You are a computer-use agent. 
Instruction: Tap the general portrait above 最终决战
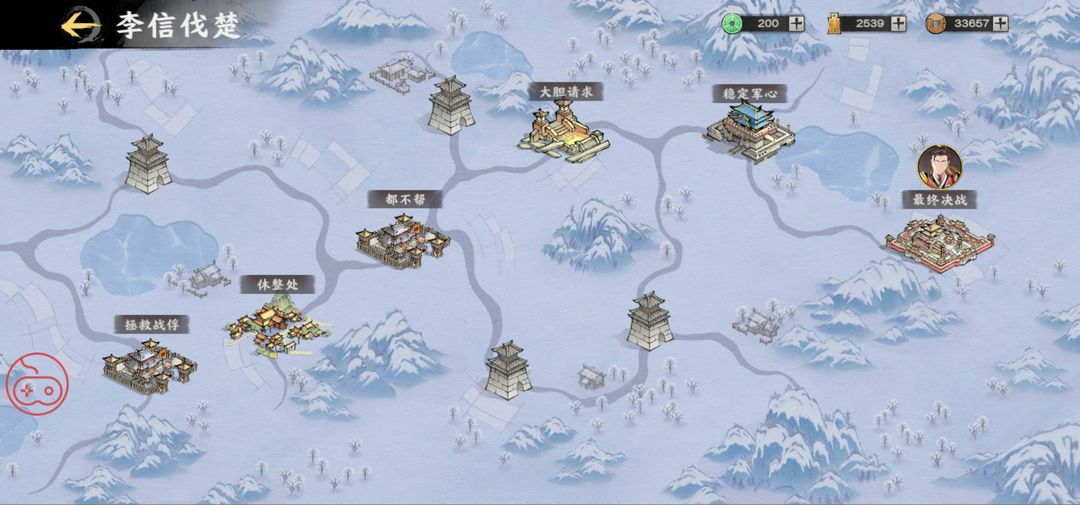pos(939,167)
